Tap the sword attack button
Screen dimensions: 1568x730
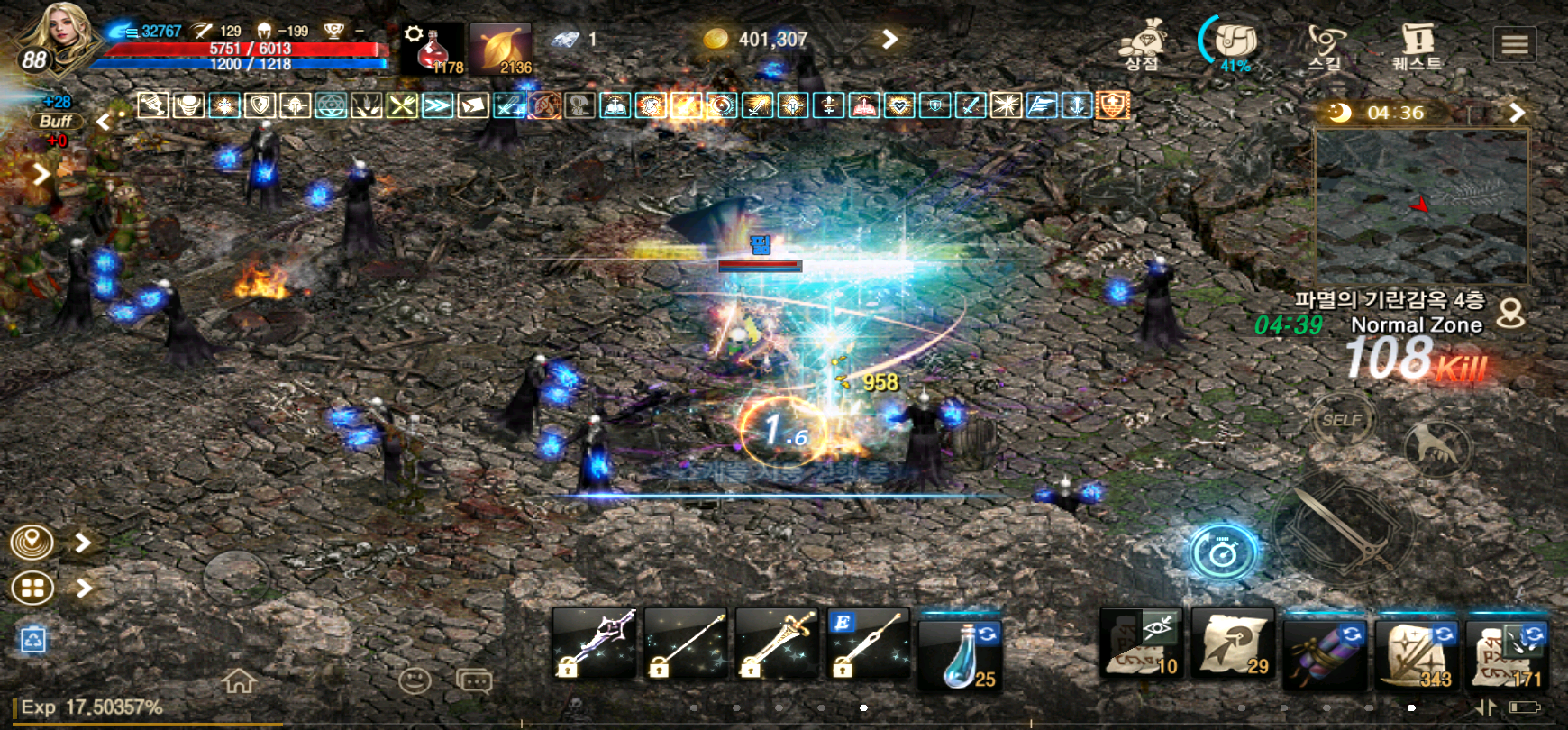(x=1344, y=527)
